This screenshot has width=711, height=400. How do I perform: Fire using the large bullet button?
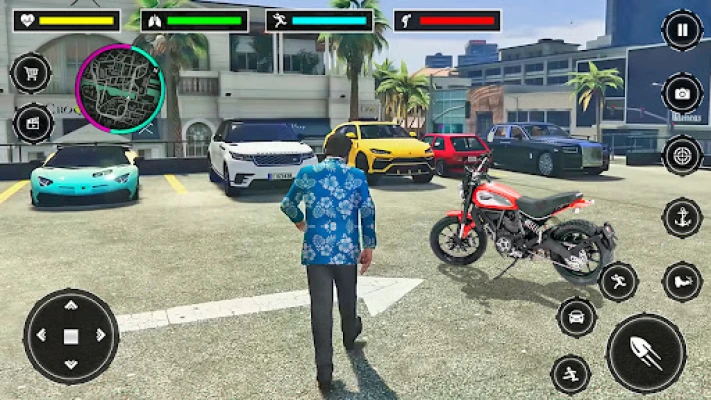[x=646, y=352]
